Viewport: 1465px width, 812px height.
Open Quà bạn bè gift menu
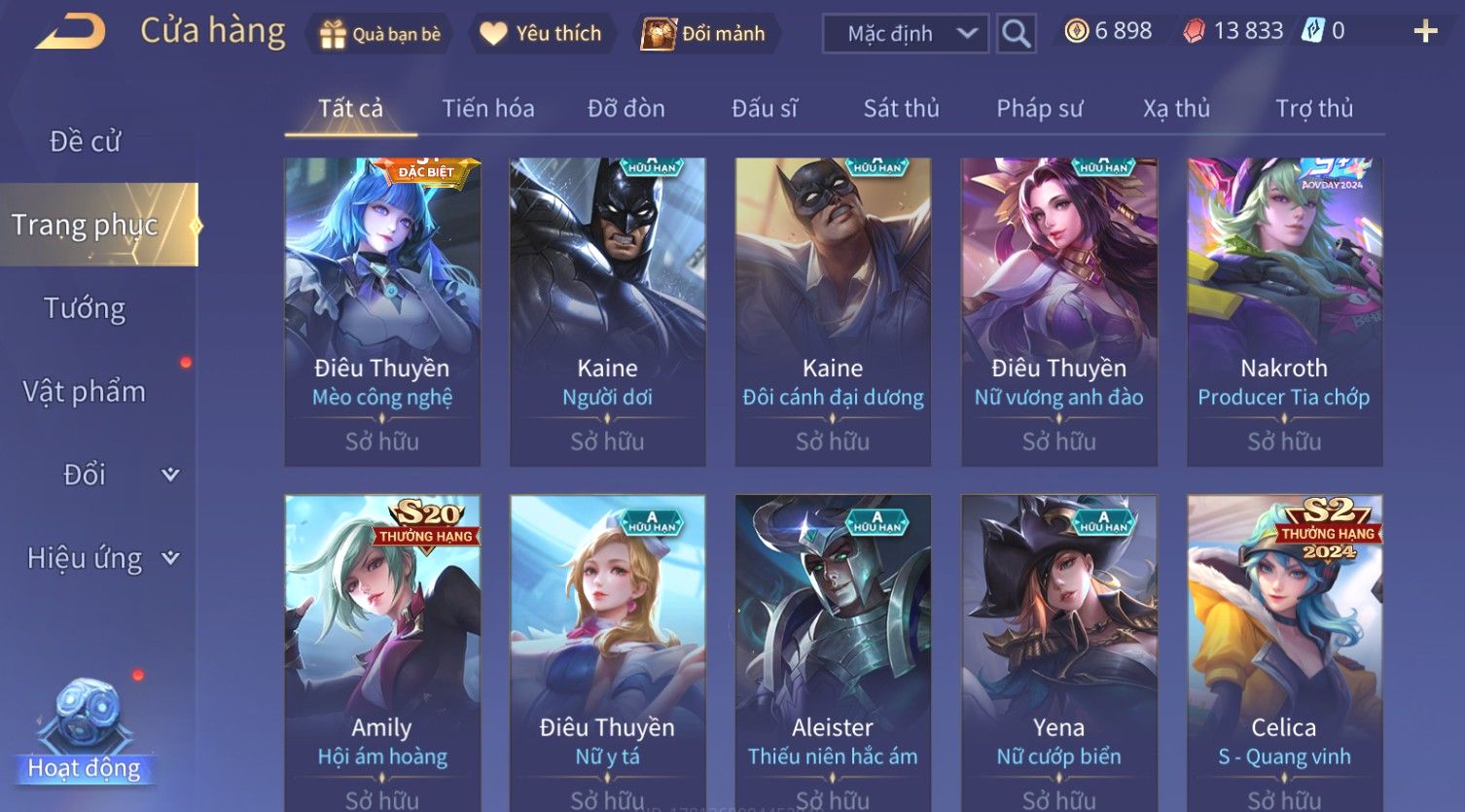tap(379, 34)
